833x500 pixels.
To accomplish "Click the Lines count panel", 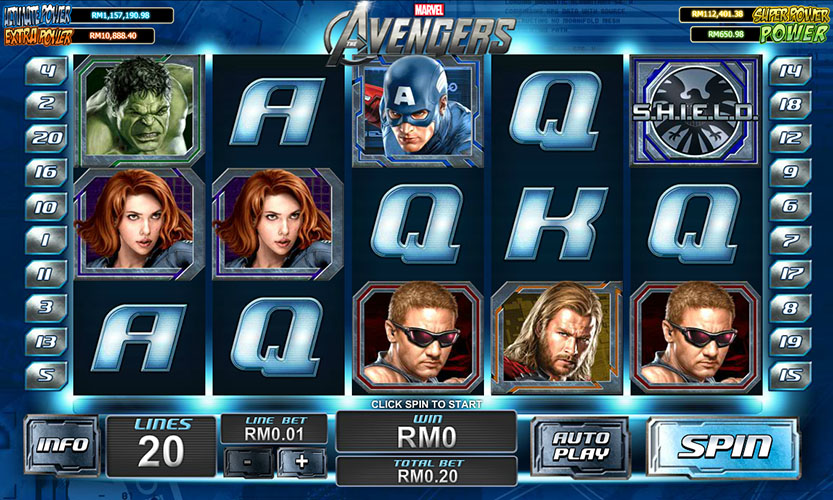I will point(160,445).
